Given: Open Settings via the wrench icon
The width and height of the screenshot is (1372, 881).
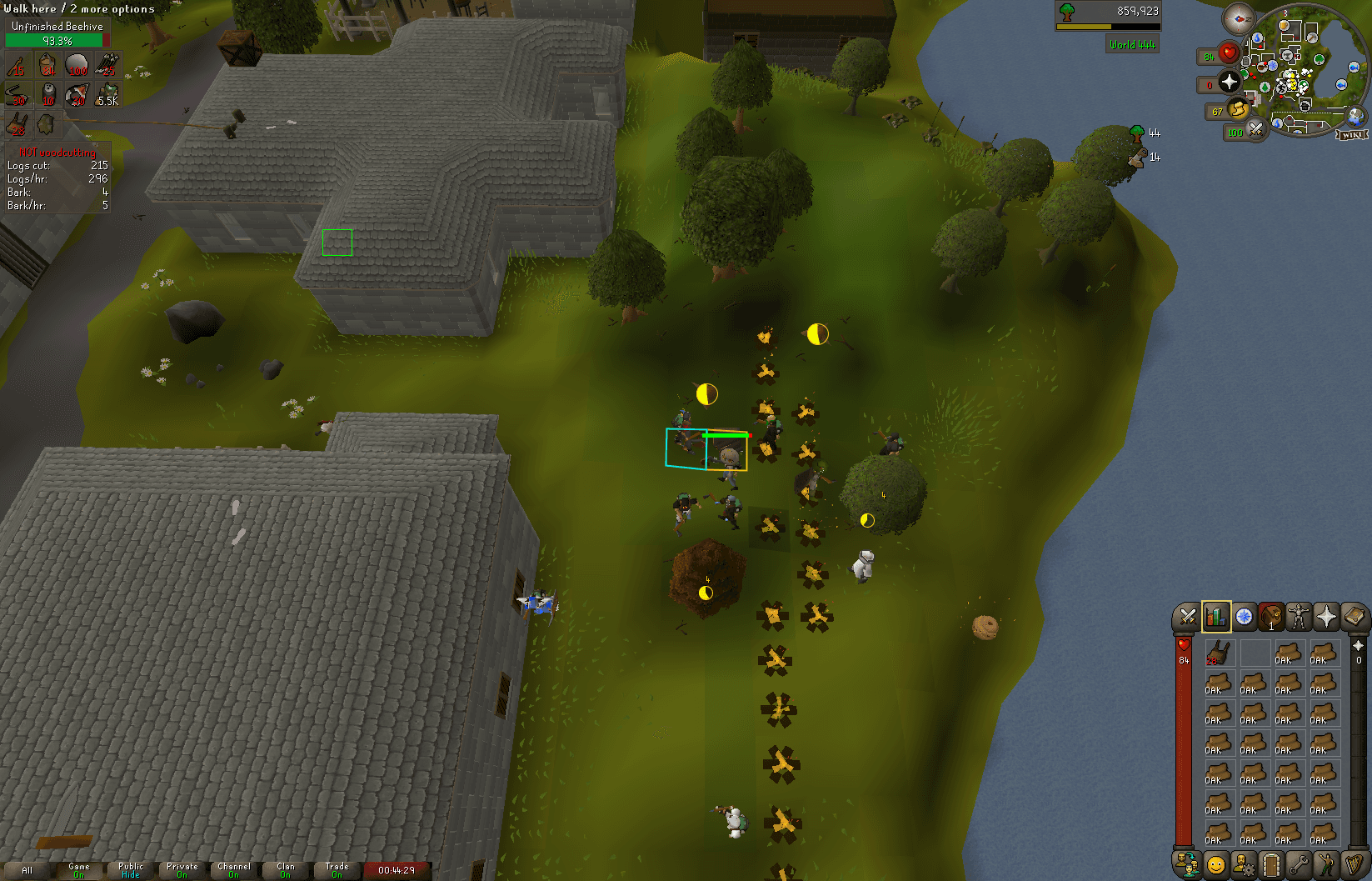Looking at the screenshot, I should (x=1299, y=864).
